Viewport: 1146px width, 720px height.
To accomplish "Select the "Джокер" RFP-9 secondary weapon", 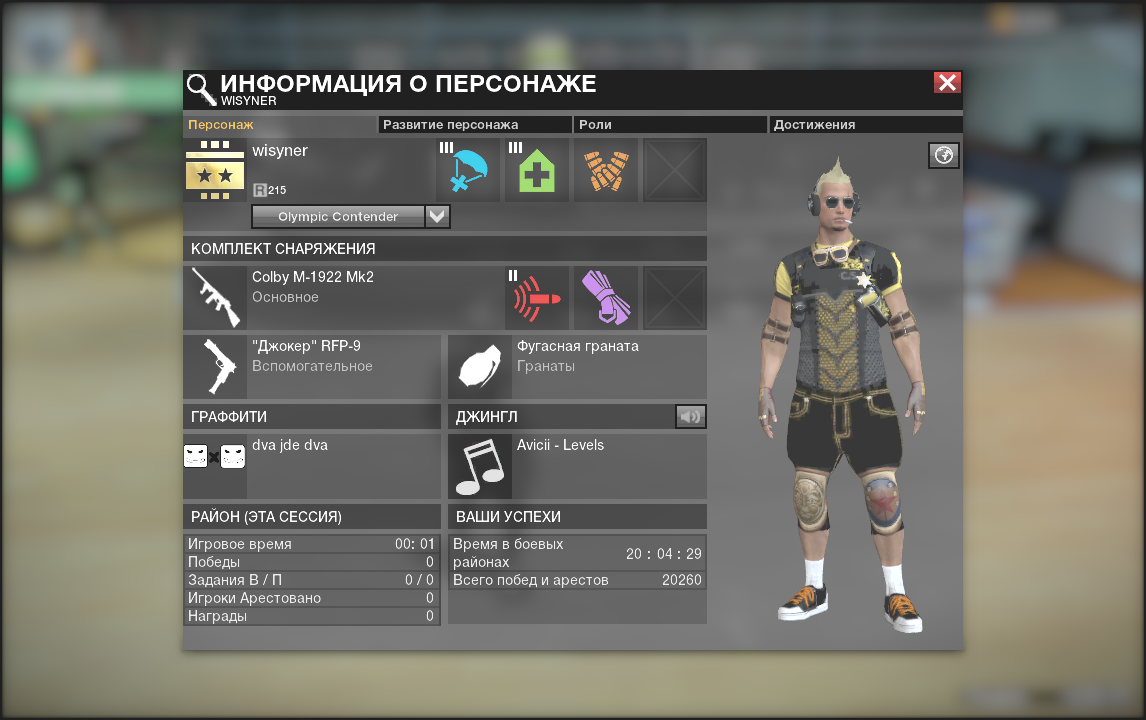I will [x=215, y=366].
